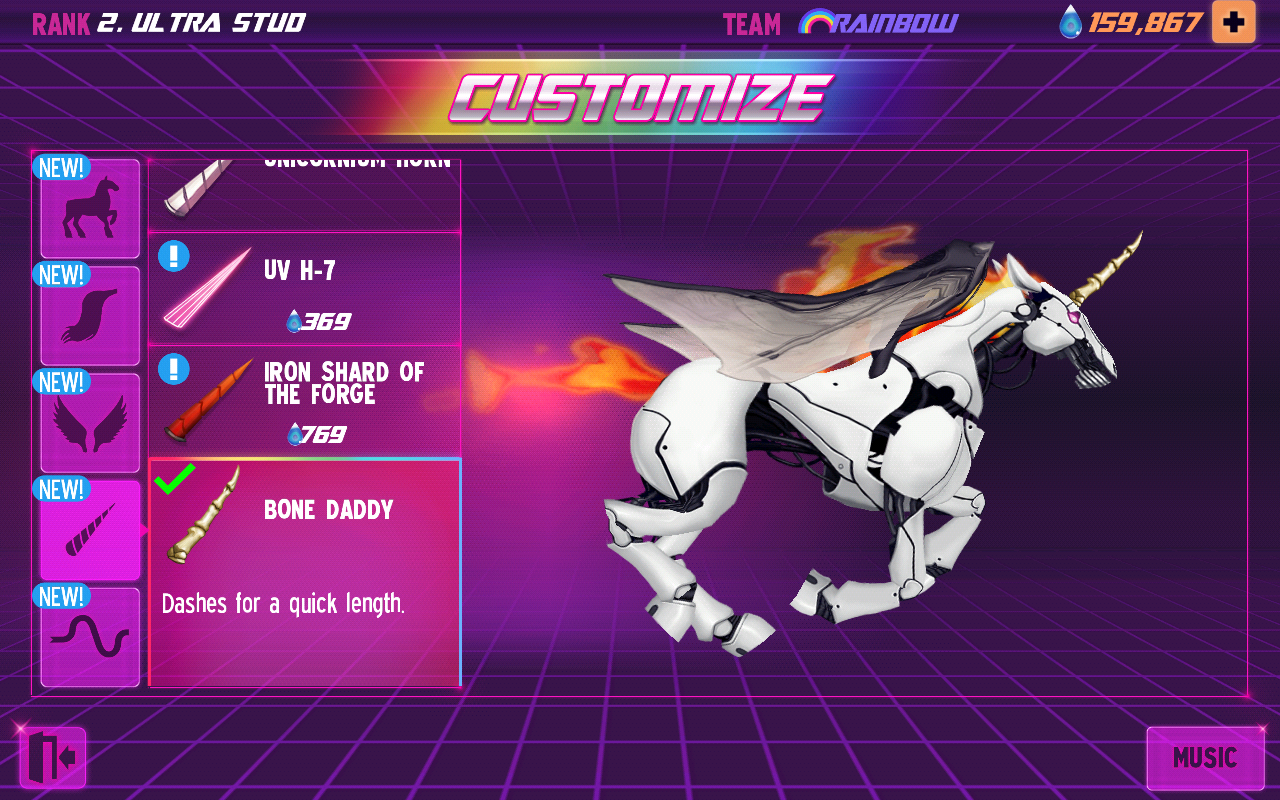Buy more tears with the plus button
Screen dimensions: 1280x800
pyautogui.click(x=1234, y=21)
